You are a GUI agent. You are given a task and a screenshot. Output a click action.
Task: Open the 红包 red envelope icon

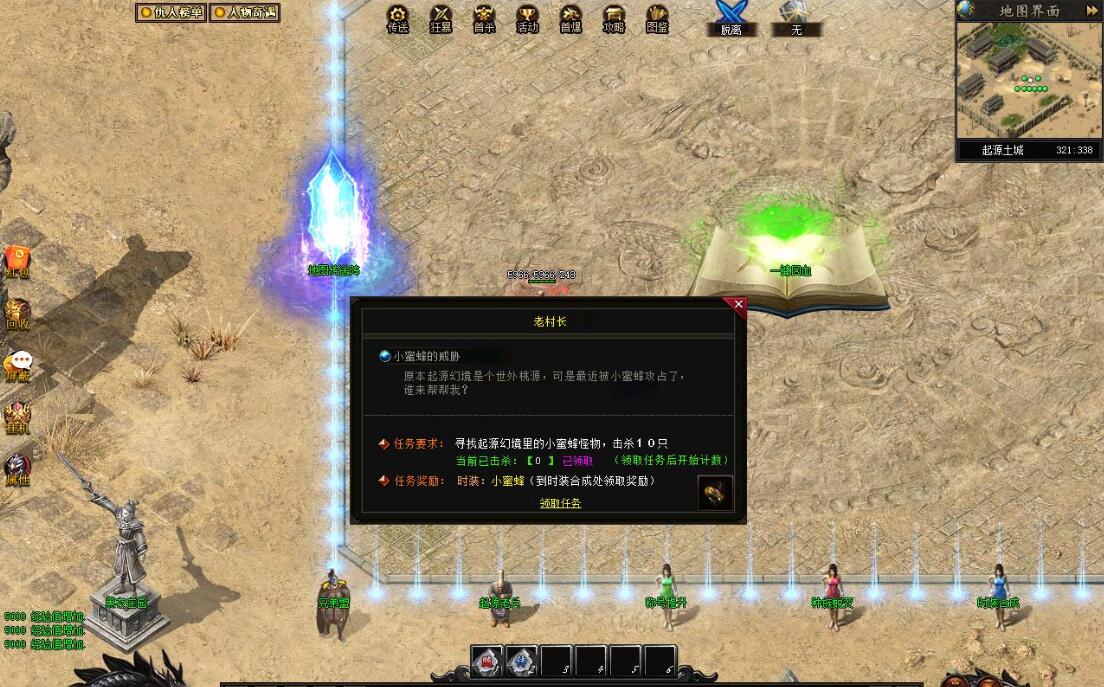point(17,259)
